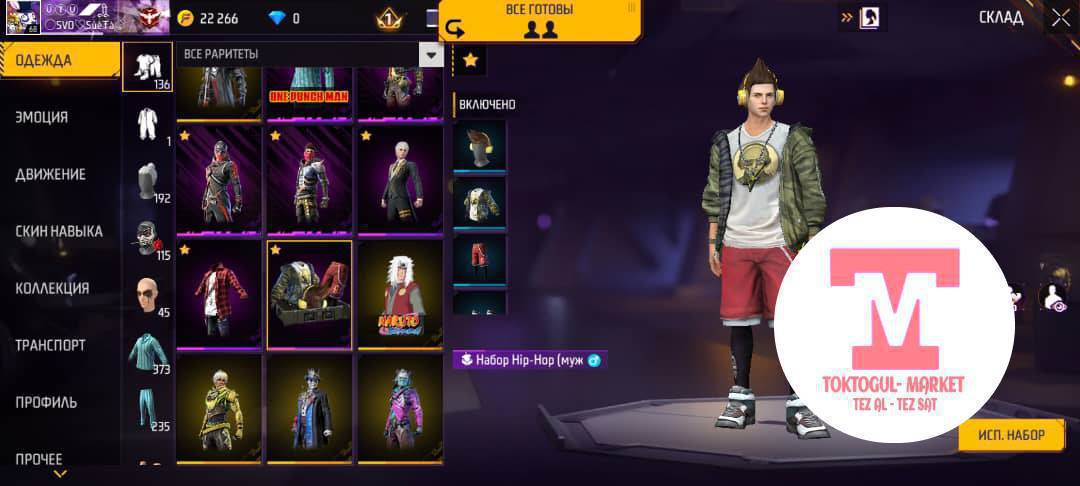Toggle the star favorites filter
Screen dimensions: 1080x486
tap(470, 61)
